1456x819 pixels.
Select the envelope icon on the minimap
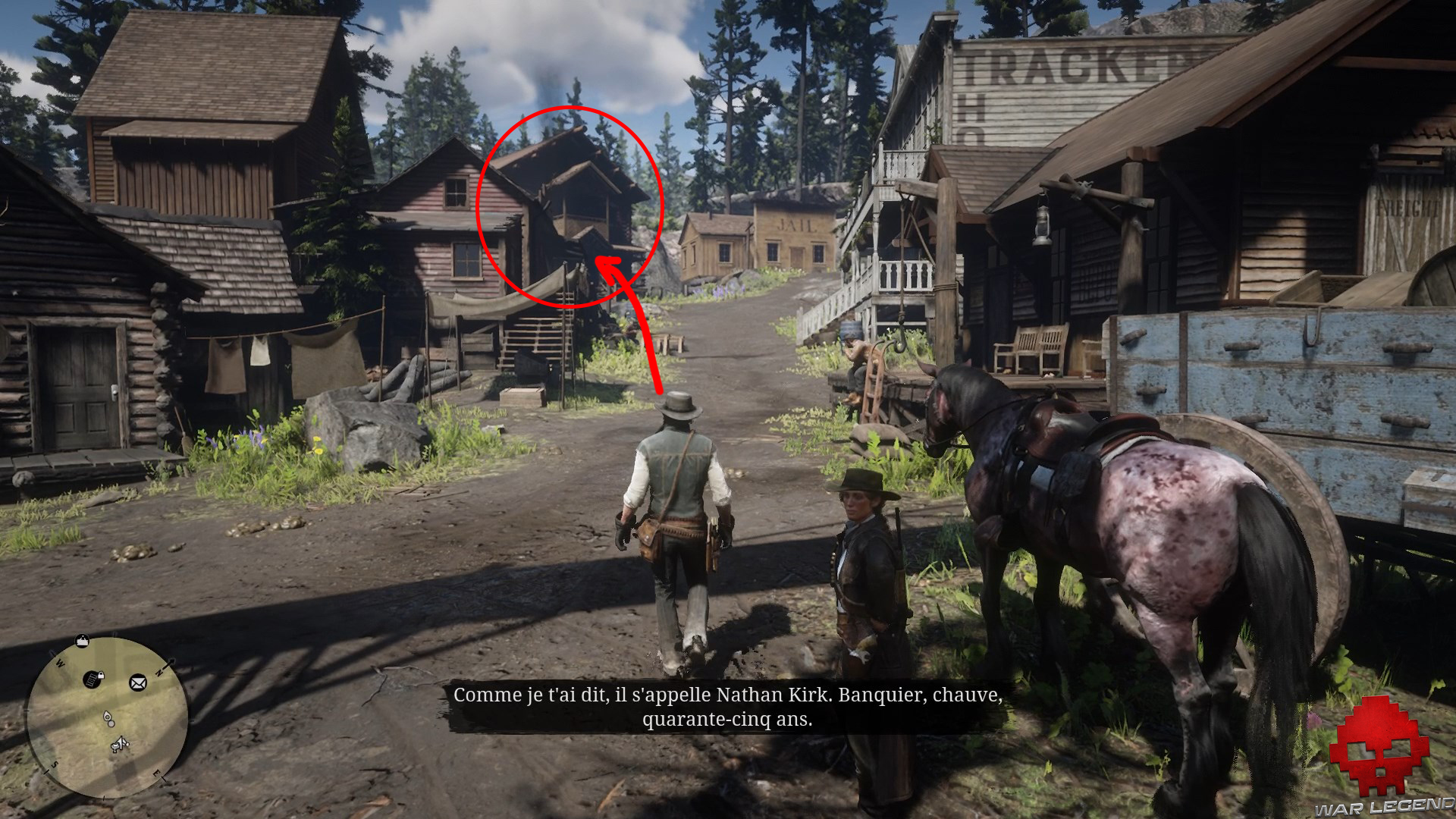point(137,682)
